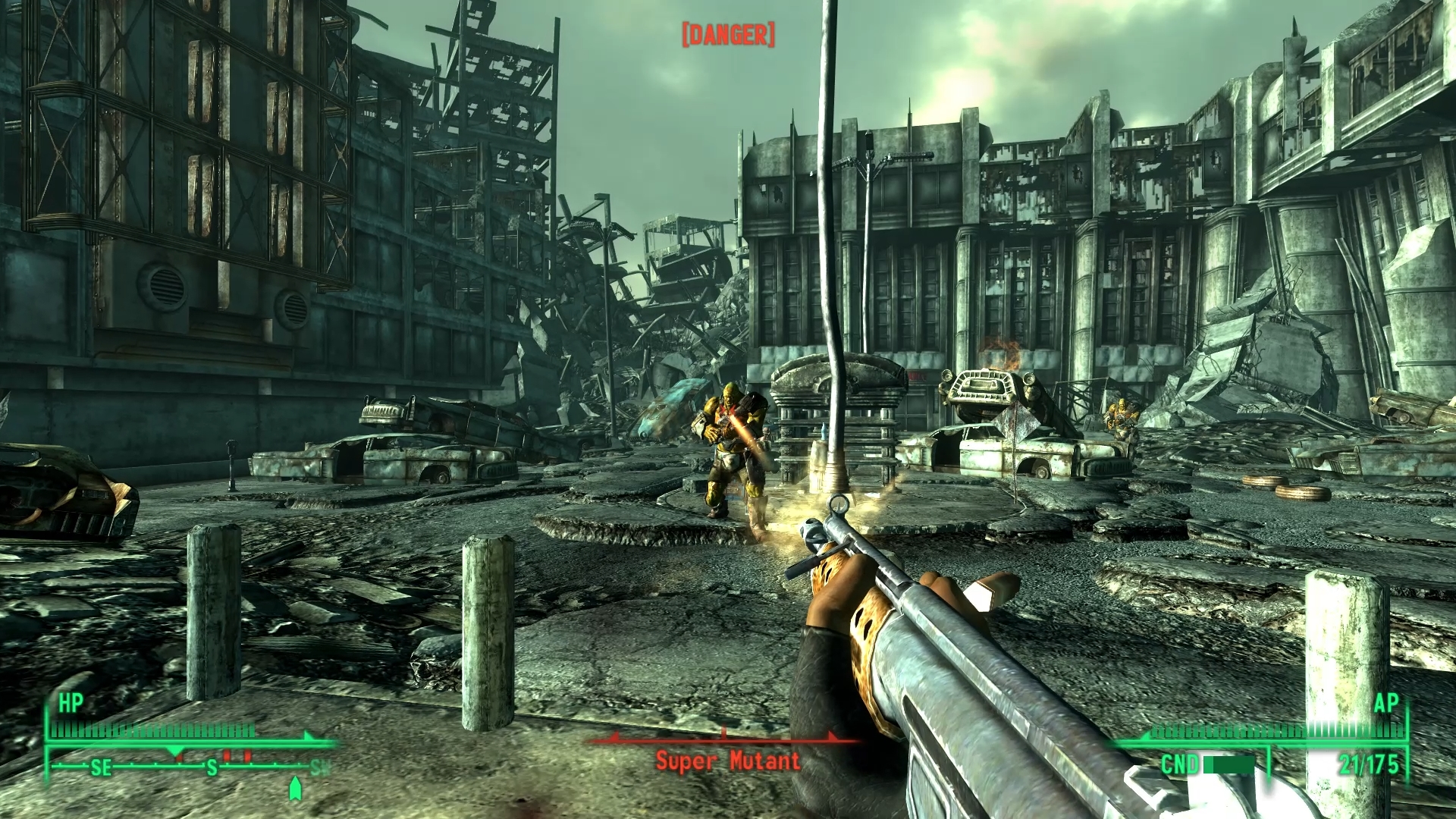
Task: Click the compass strip showing SE and S
Action: point(190,767)
